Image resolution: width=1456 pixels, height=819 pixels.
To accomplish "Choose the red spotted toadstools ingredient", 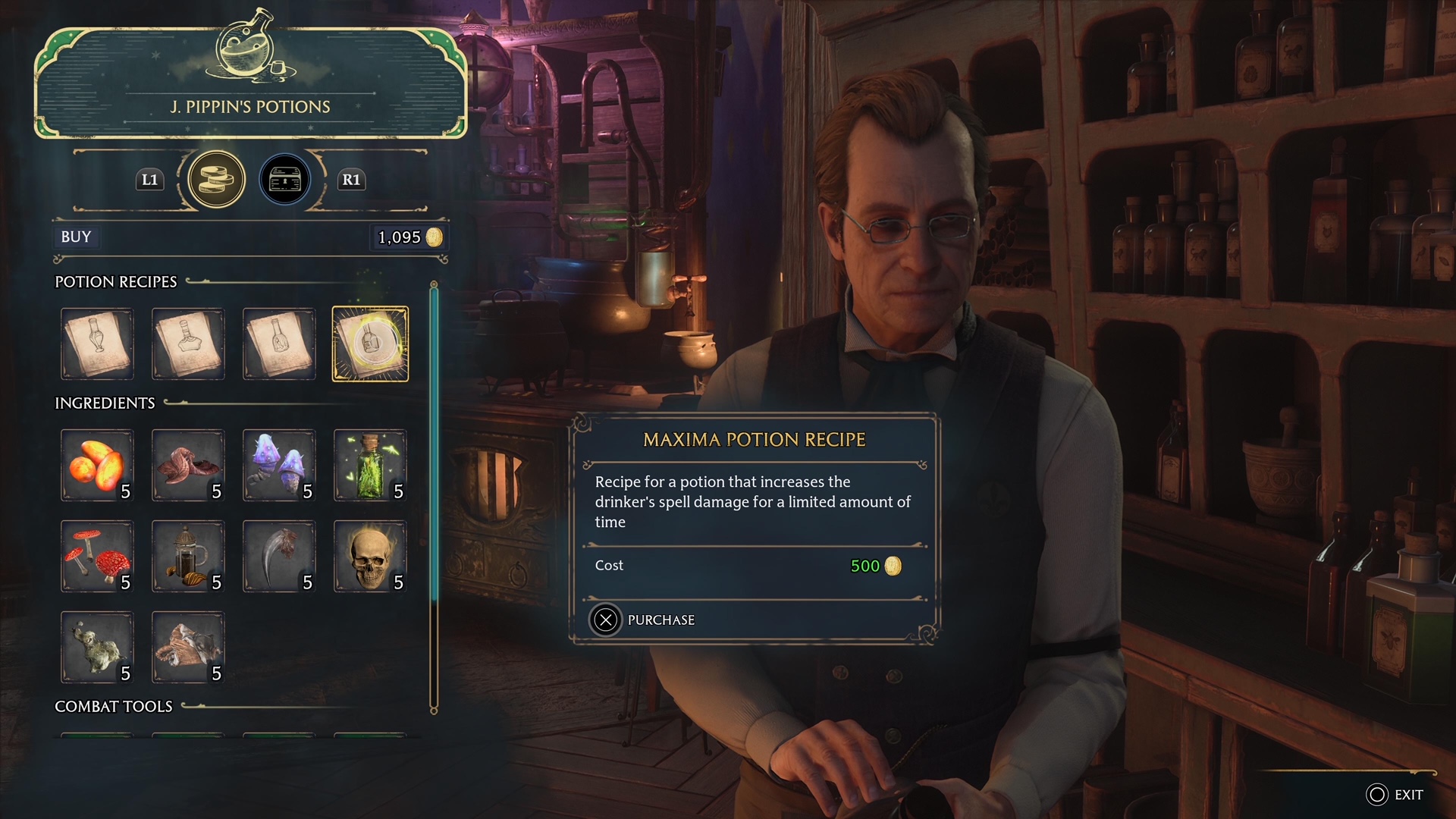I will click(x=97, y=556).
